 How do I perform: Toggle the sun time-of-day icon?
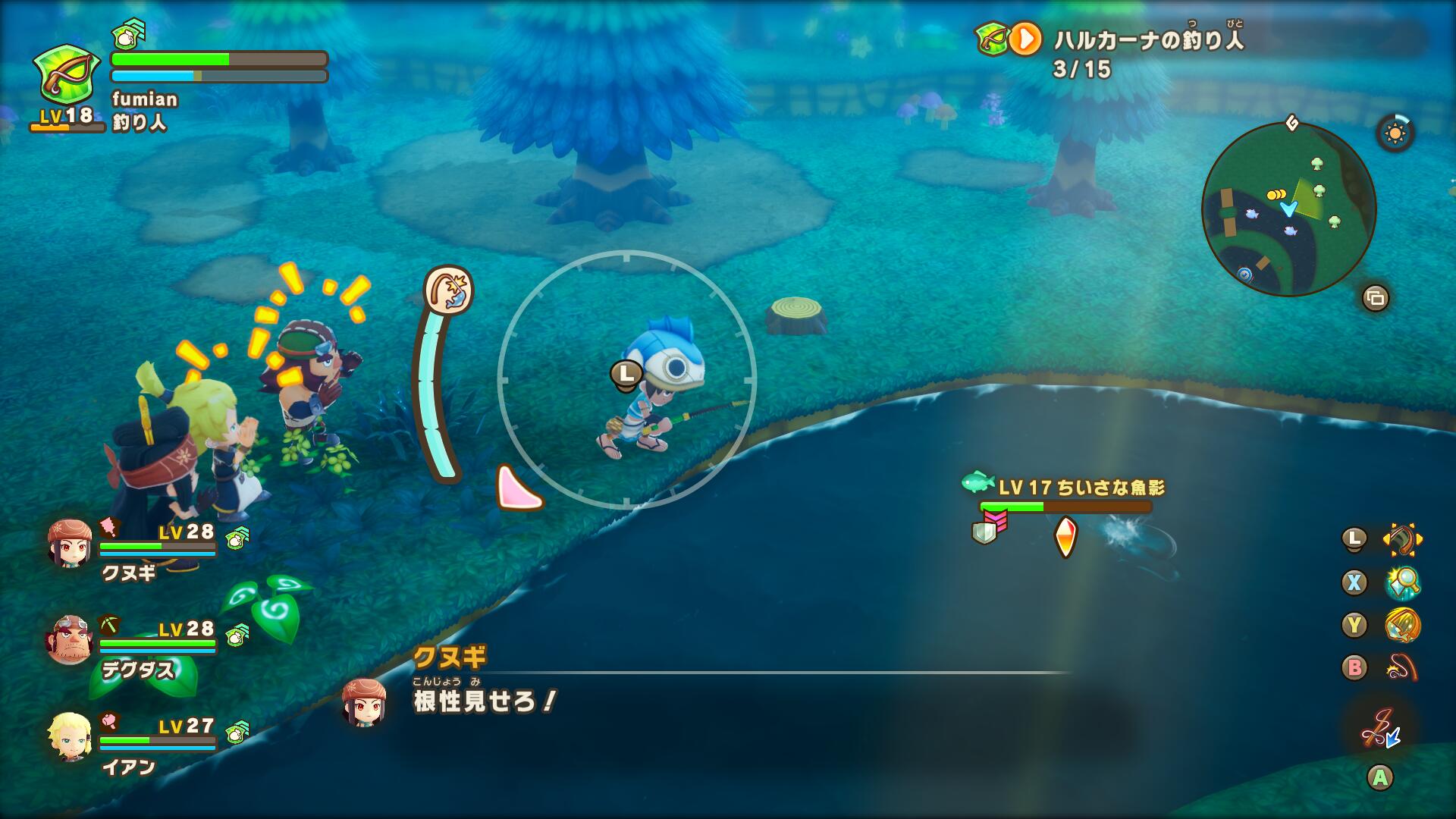[x=1395, y=134]
